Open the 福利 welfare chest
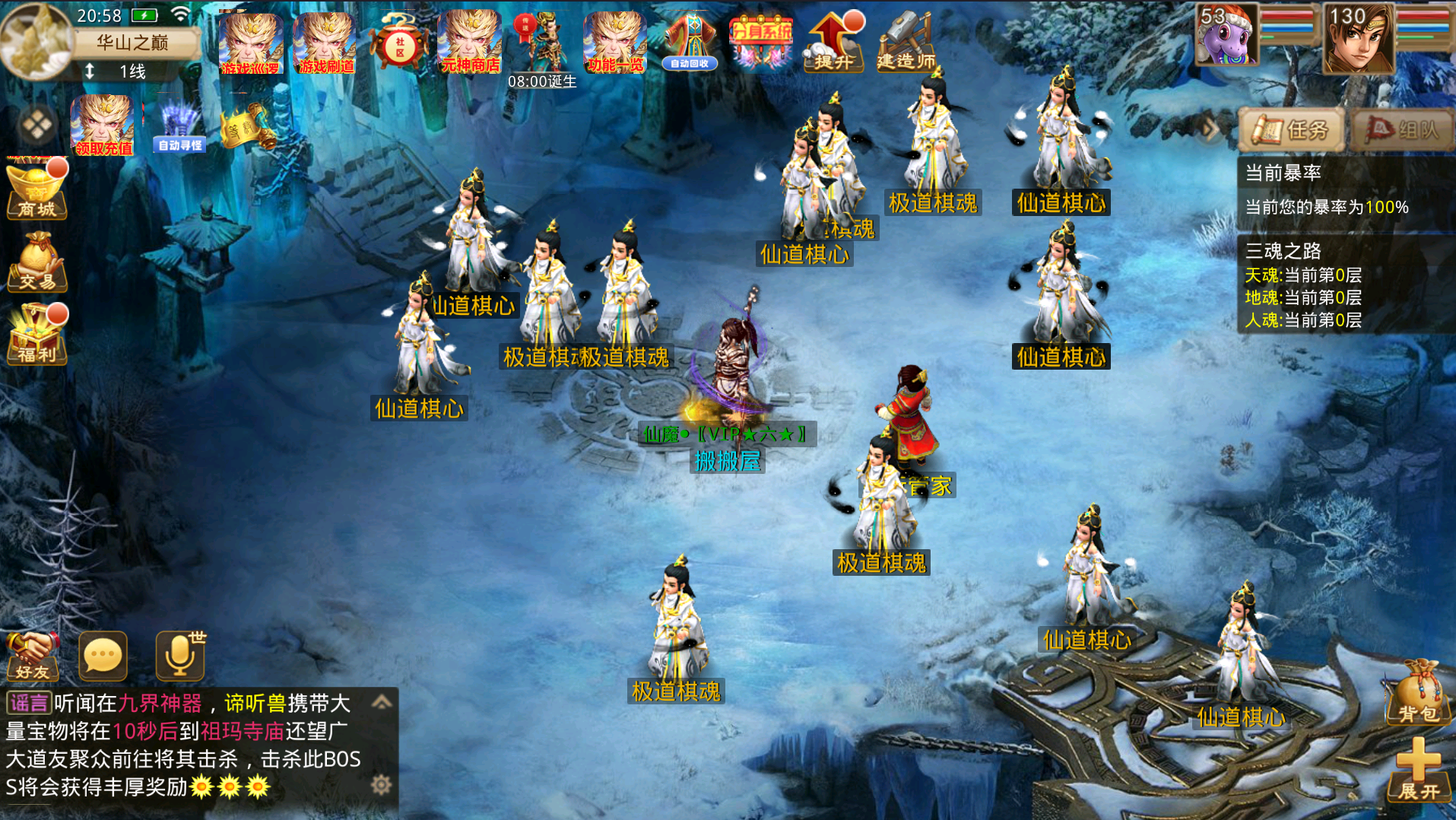Image resolution: width=1456 pixels, height=820 pixels. pos(36,336)
